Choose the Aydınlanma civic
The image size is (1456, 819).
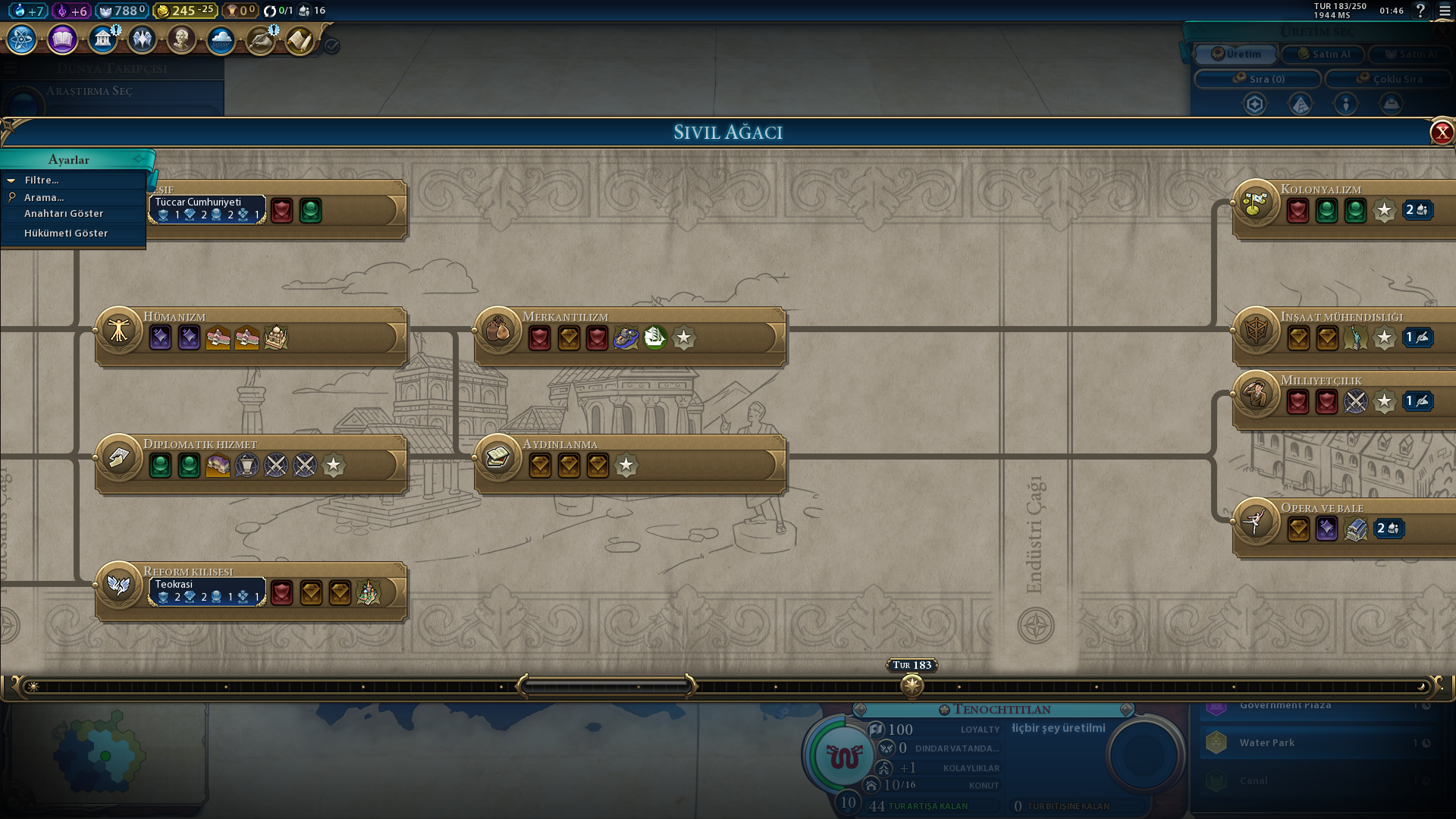click(498, 459)
